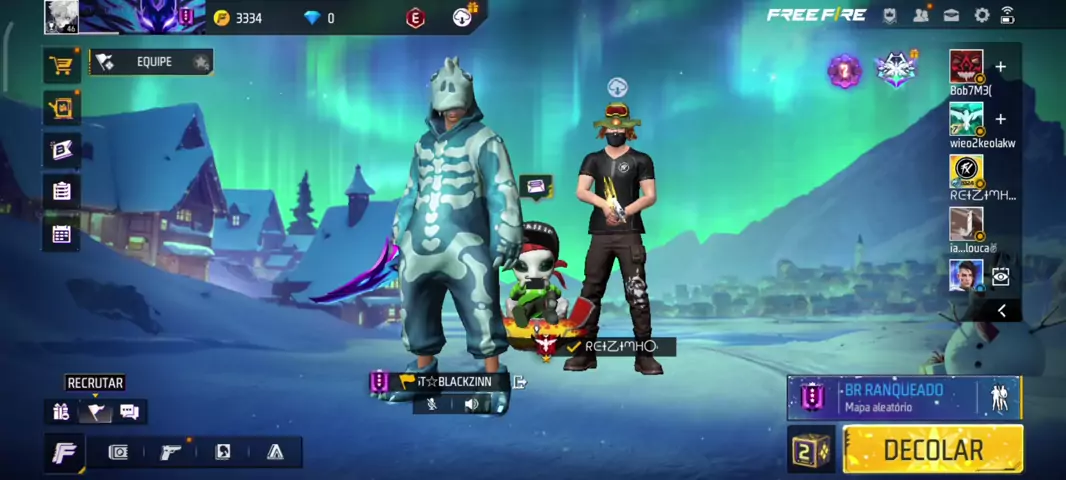1066x480 pixels.
Task: Open the calendar events icon
Action: point(62,234)
